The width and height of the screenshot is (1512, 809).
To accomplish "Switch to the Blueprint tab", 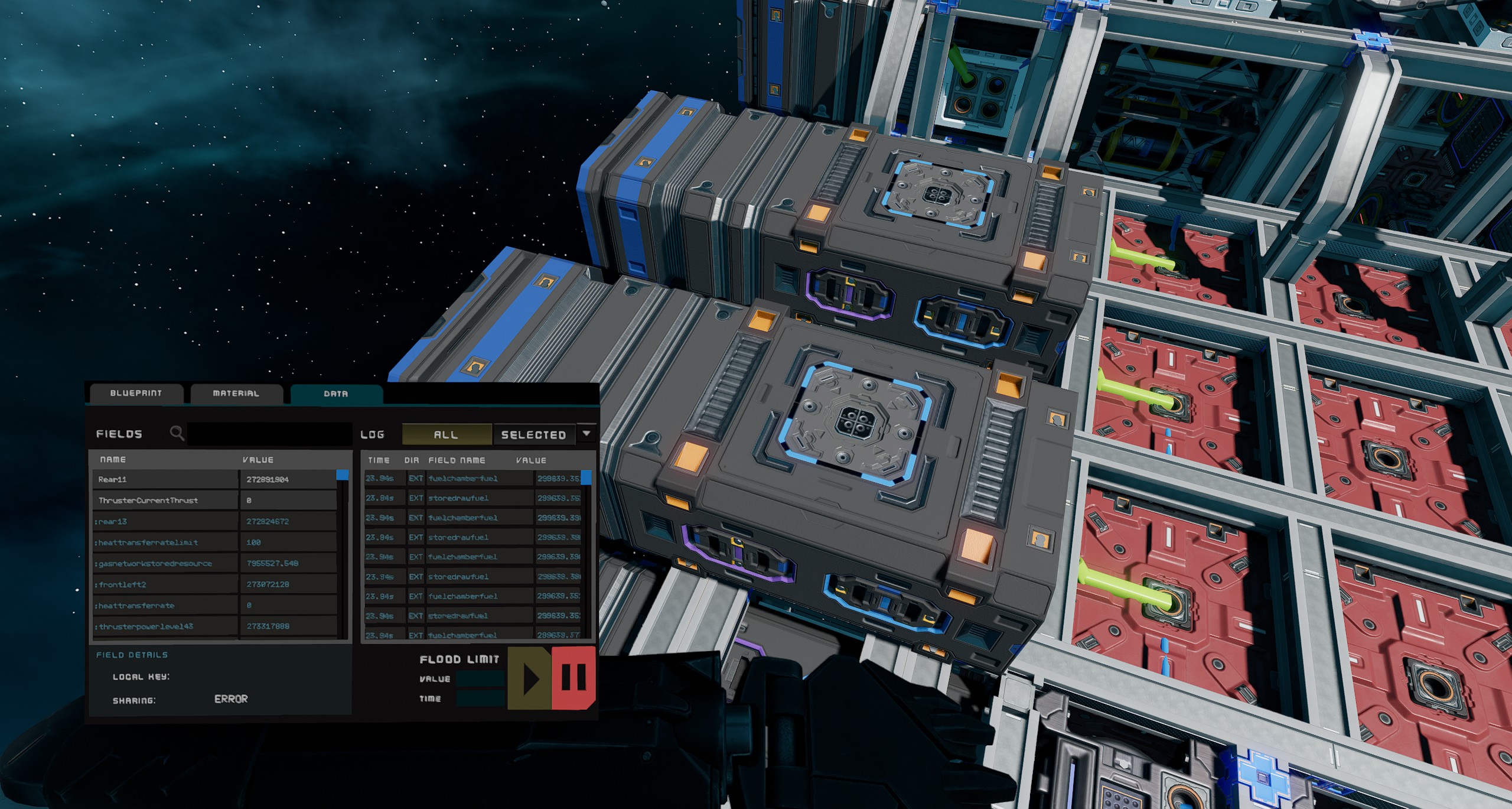I will click(136, 393).
